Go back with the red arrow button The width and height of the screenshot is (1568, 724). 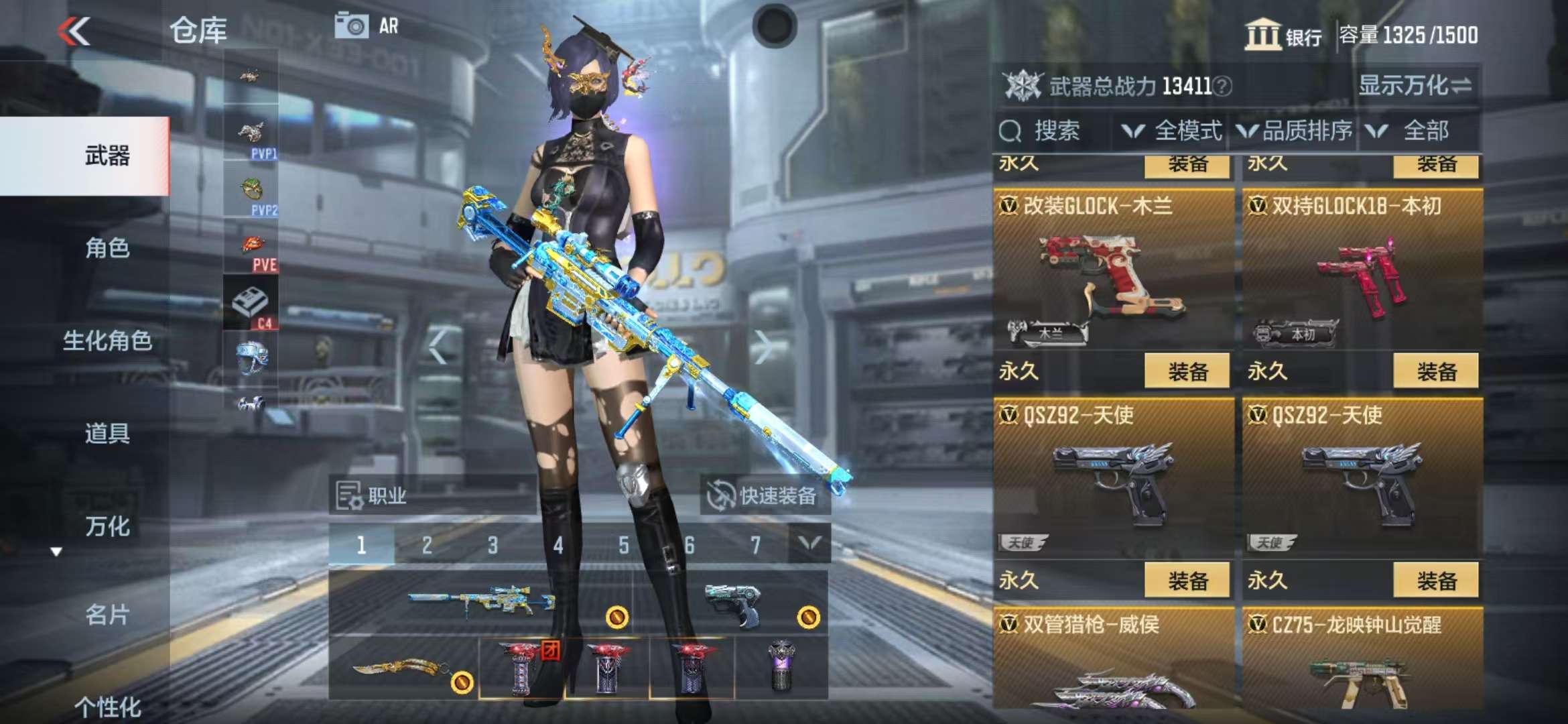click(x=74, y=31)
